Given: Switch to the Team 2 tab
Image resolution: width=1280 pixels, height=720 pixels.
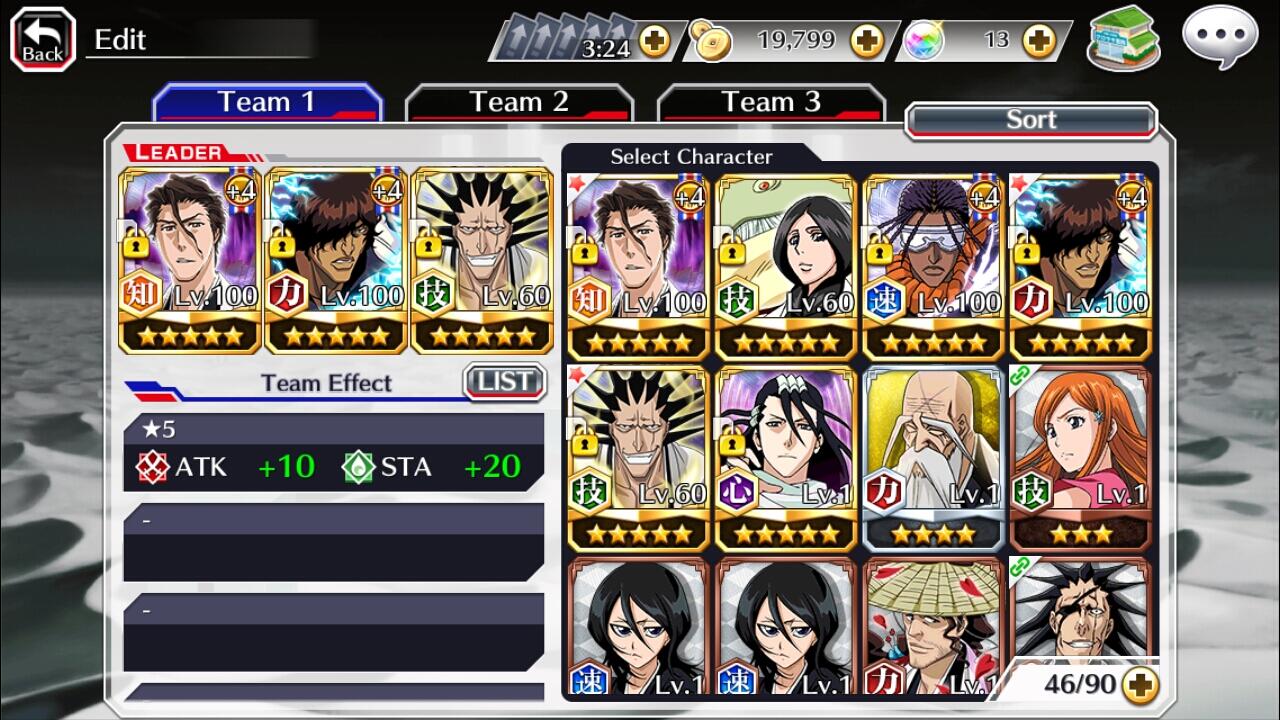Looking at the screenshot, I should point(519,103).
